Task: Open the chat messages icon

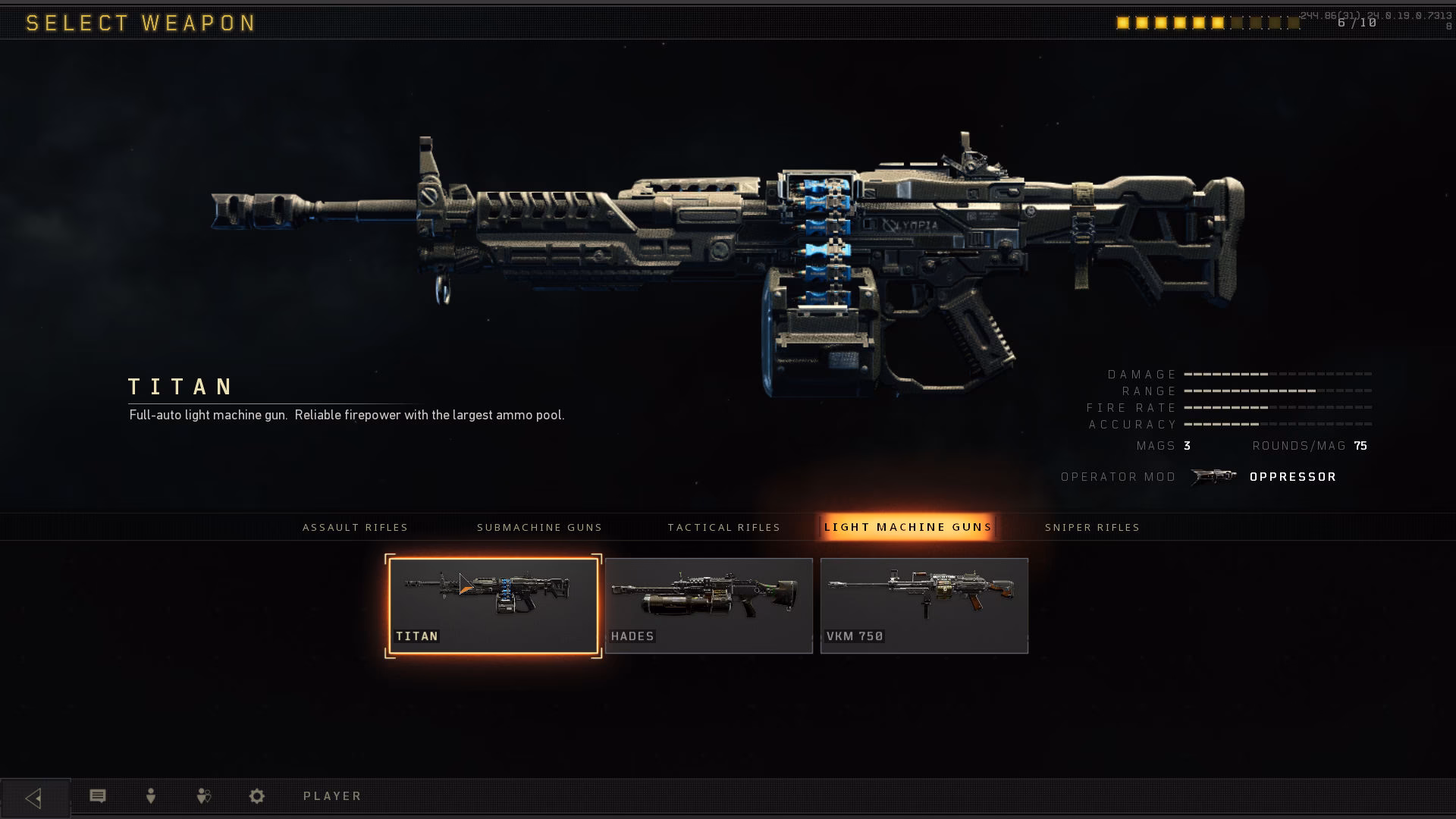Action: tap(97, 795)
